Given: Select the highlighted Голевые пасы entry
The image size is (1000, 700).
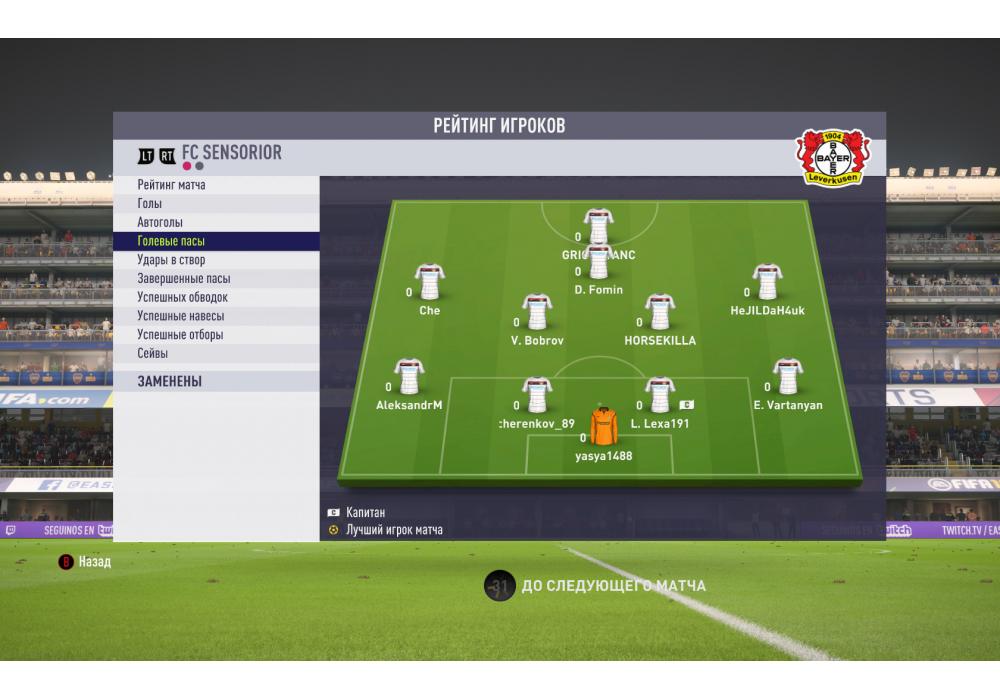Looking at the screenshot, I should [171, 241].
